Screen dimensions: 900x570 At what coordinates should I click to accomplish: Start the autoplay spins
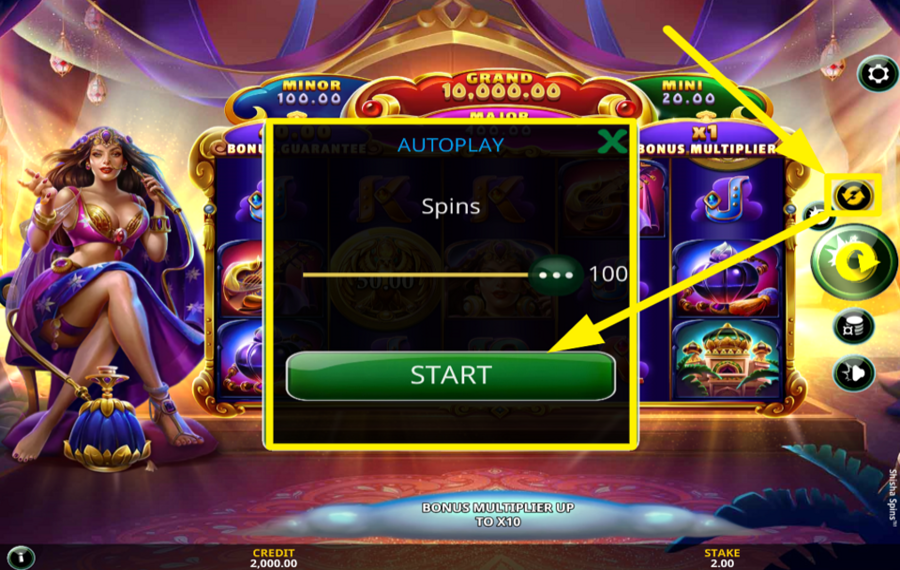450,376
